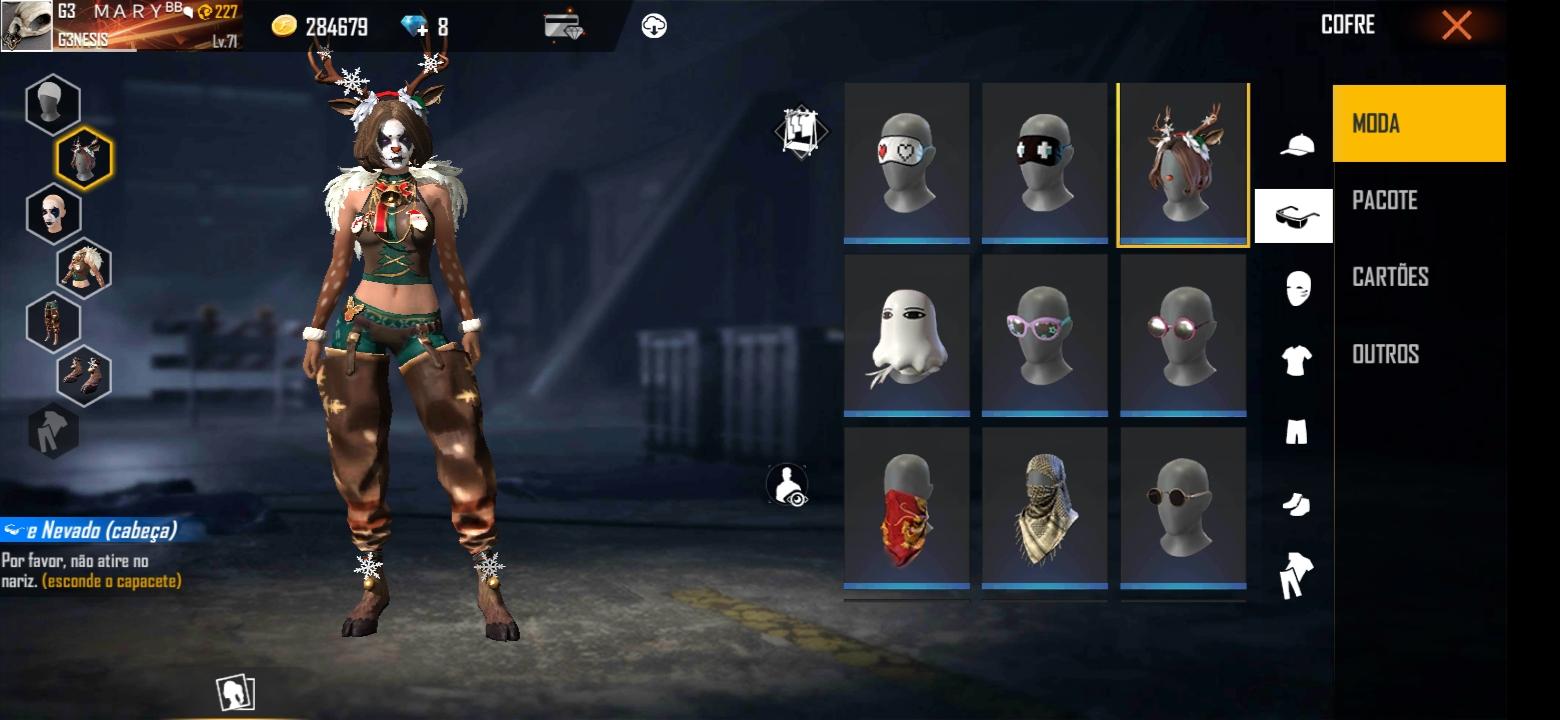Image resolution: width=1560 pixels, height=720 pixels.
Task: Choose the cap headwear category
Action: click(1297, 146)
